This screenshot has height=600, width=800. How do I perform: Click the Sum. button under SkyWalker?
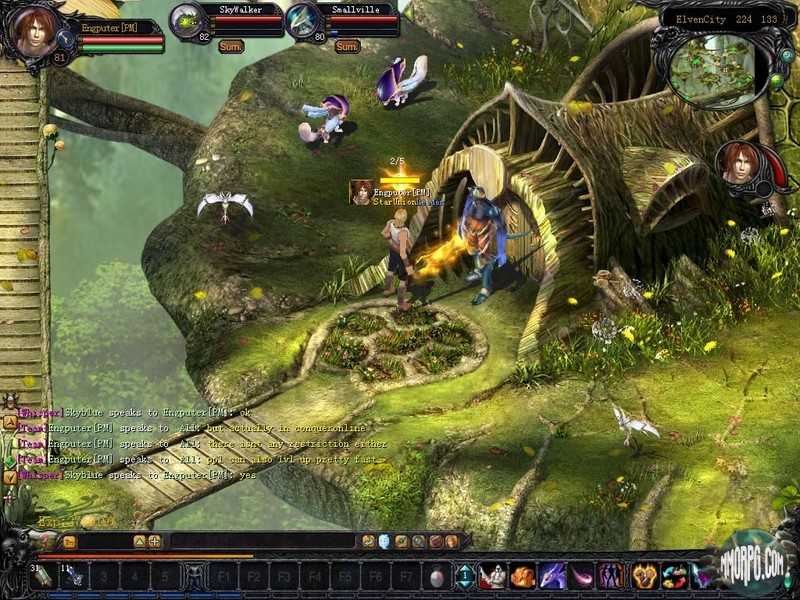pyautogui.click(x=233, y=46)
